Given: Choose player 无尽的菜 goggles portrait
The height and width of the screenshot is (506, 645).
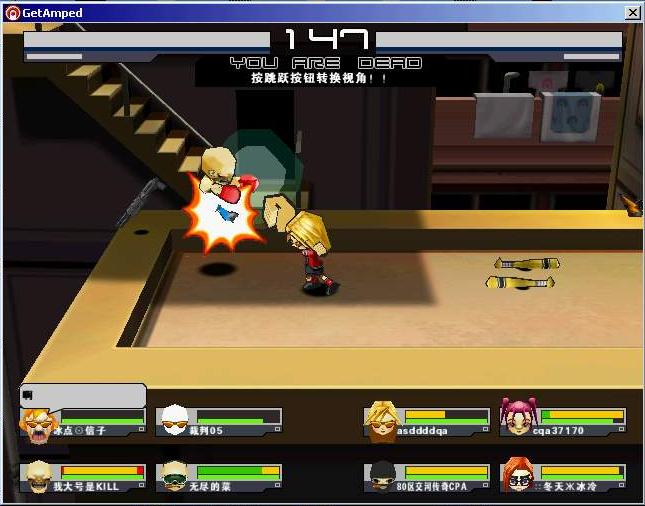Looking at the screenshot, I should [x=174, y=476].
